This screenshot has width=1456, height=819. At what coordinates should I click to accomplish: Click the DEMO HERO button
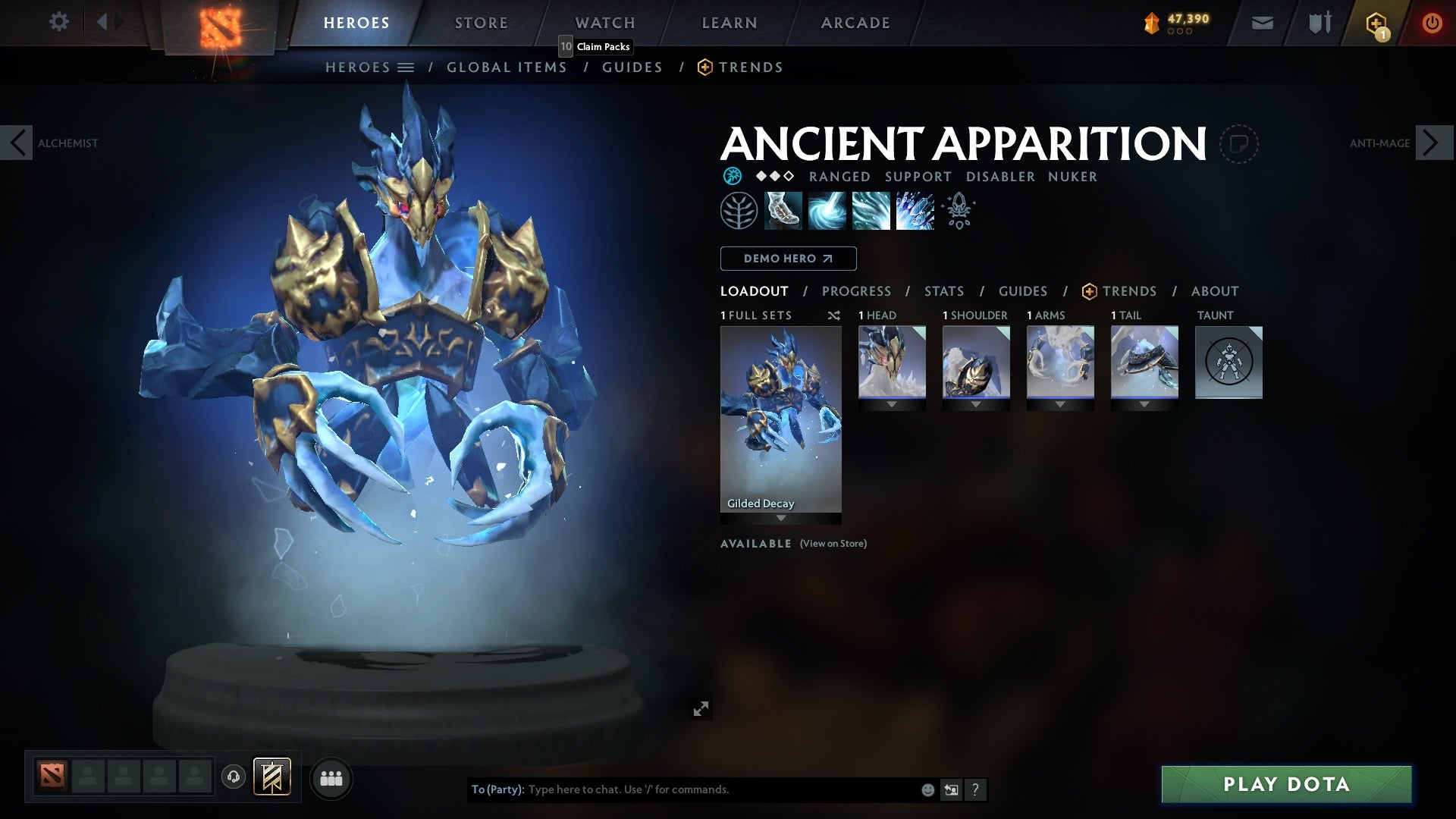787,259
